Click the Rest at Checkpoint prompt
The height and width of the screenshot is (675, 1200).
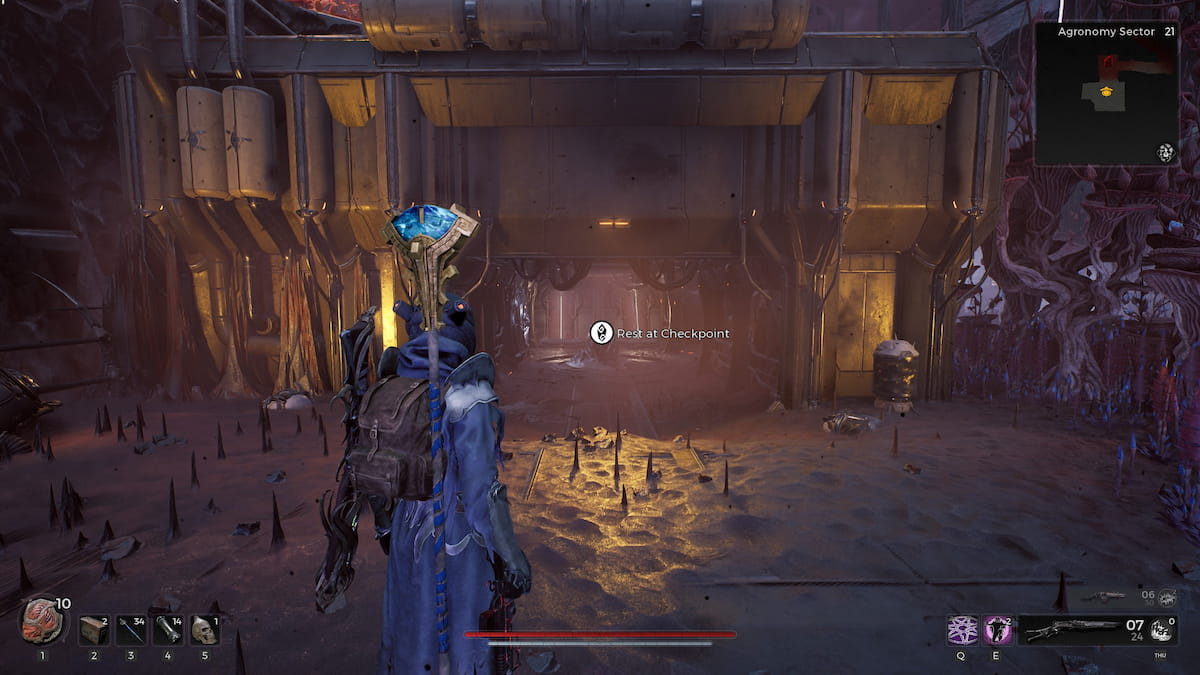(x=659, y=333)
